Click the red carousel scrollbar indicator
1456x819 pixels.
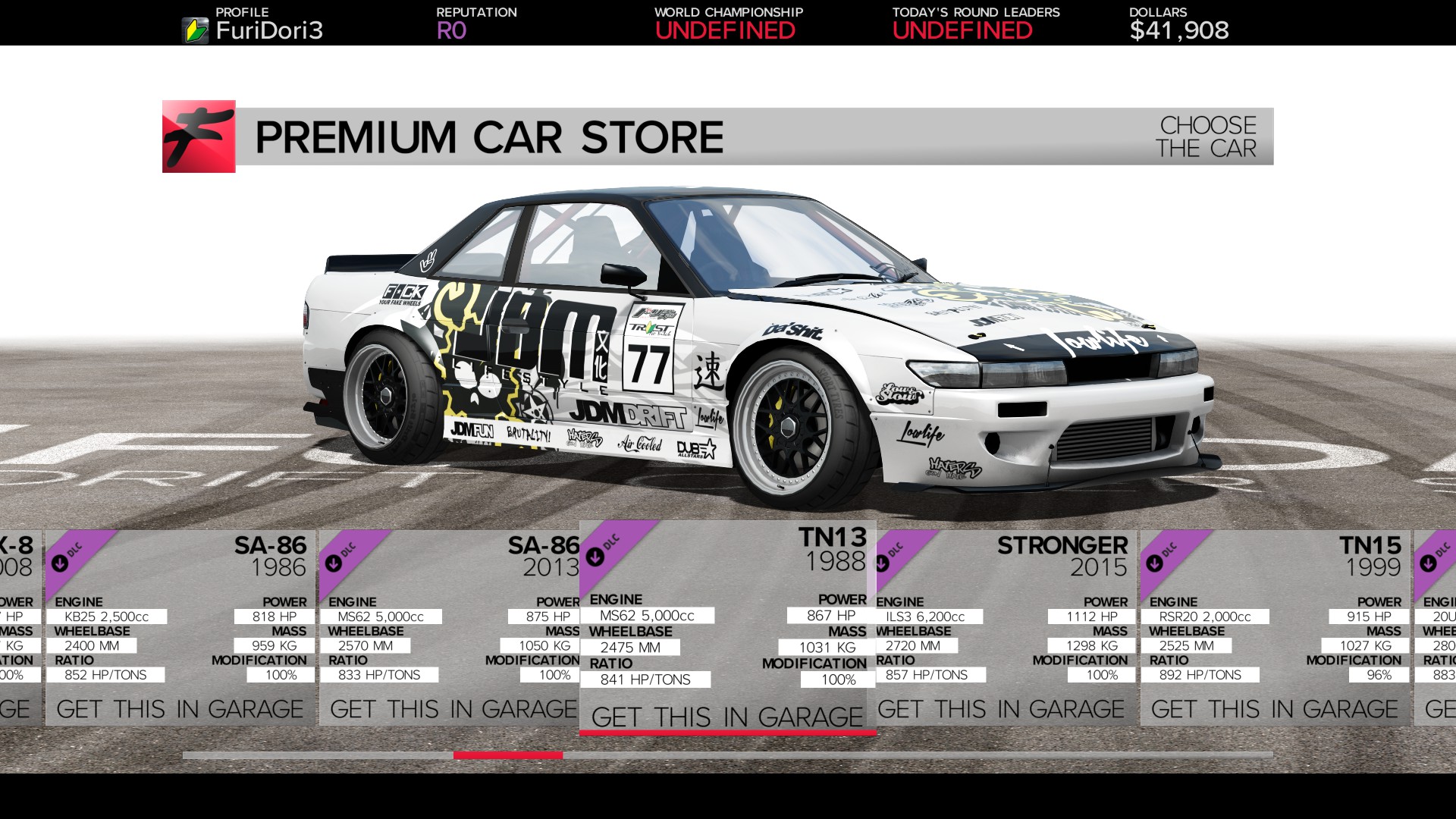coord(508,755)
